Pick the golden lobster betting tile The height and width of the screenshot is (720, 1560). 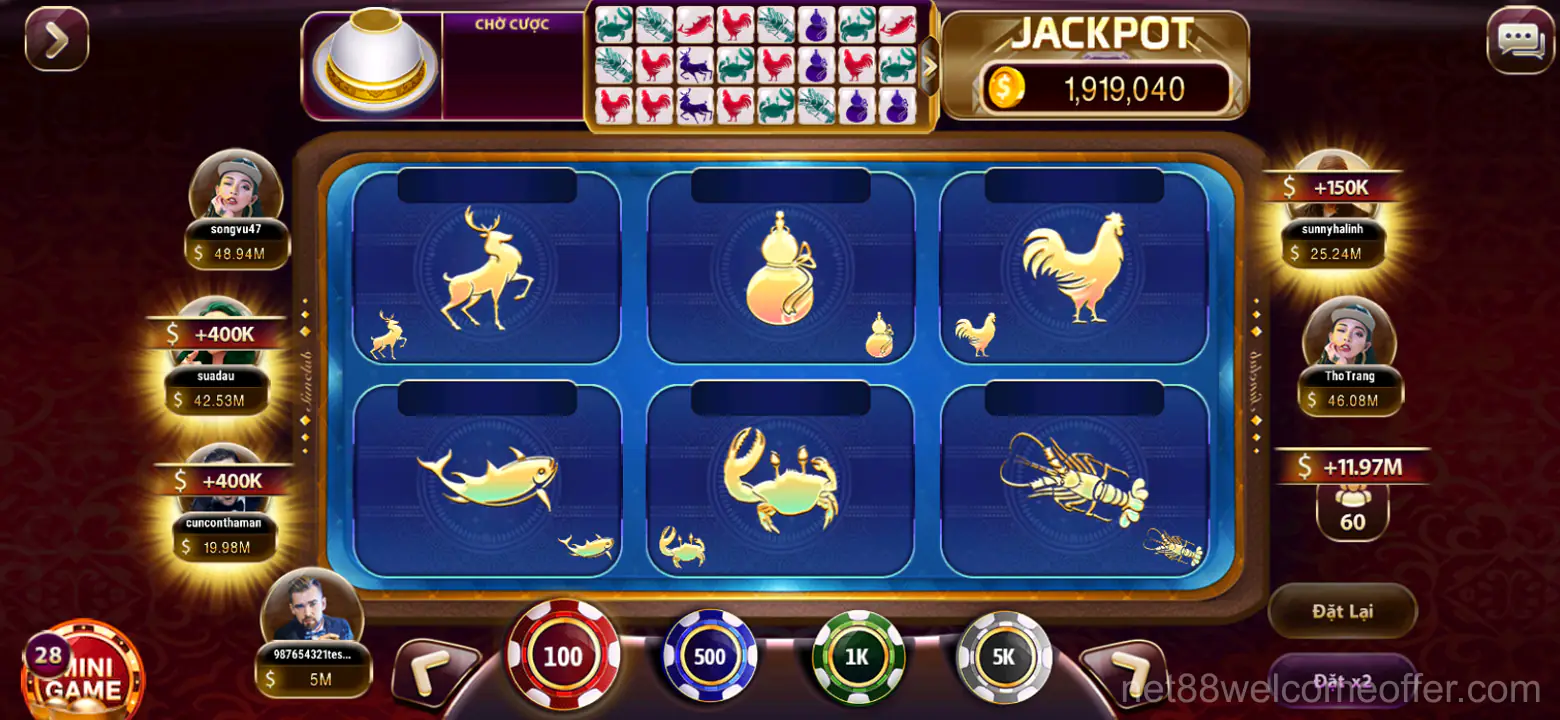pyautogui.click(x=1074, y=481)
